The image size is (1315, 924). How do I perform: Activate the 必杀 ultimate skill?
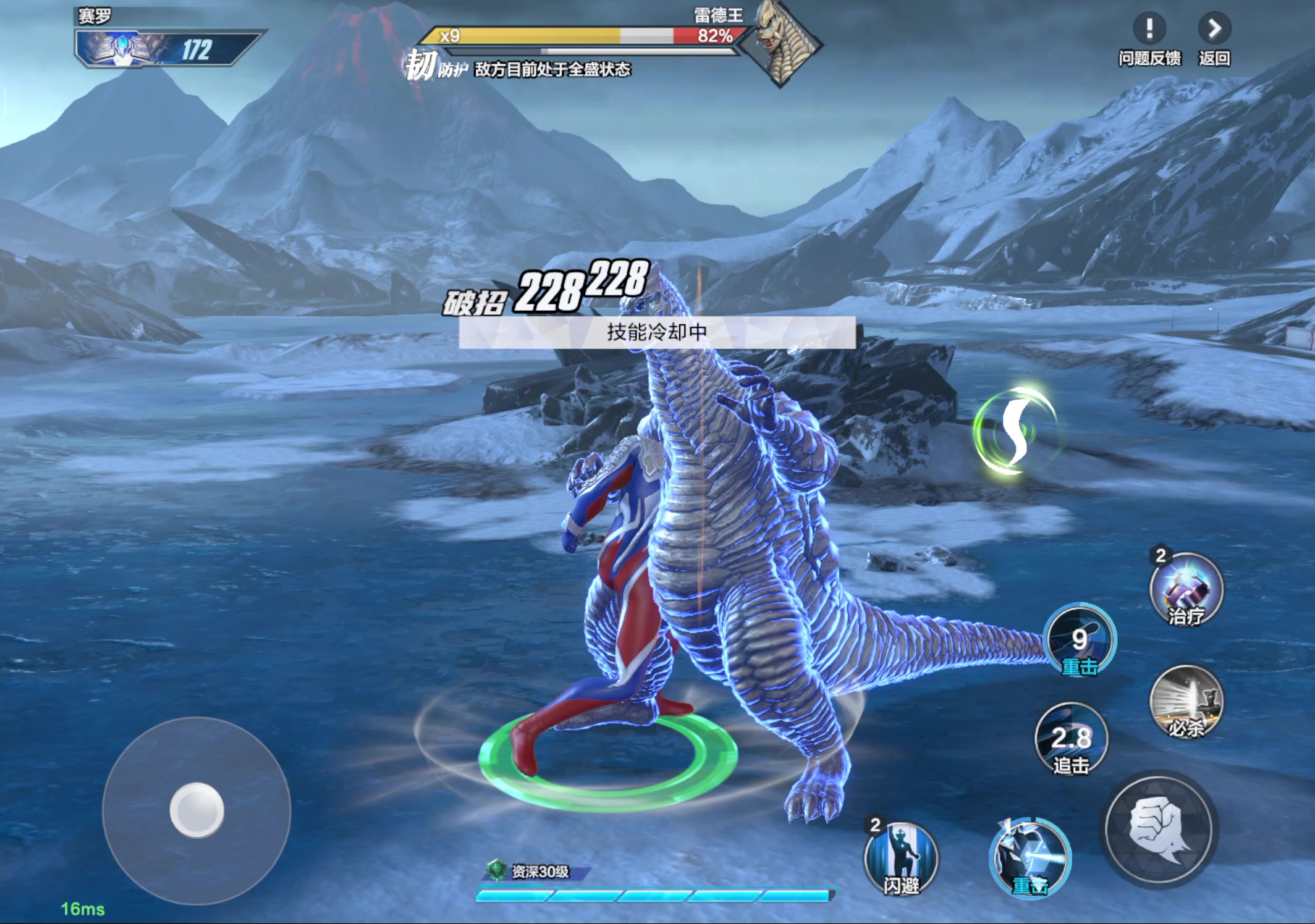coord(1186,701)
